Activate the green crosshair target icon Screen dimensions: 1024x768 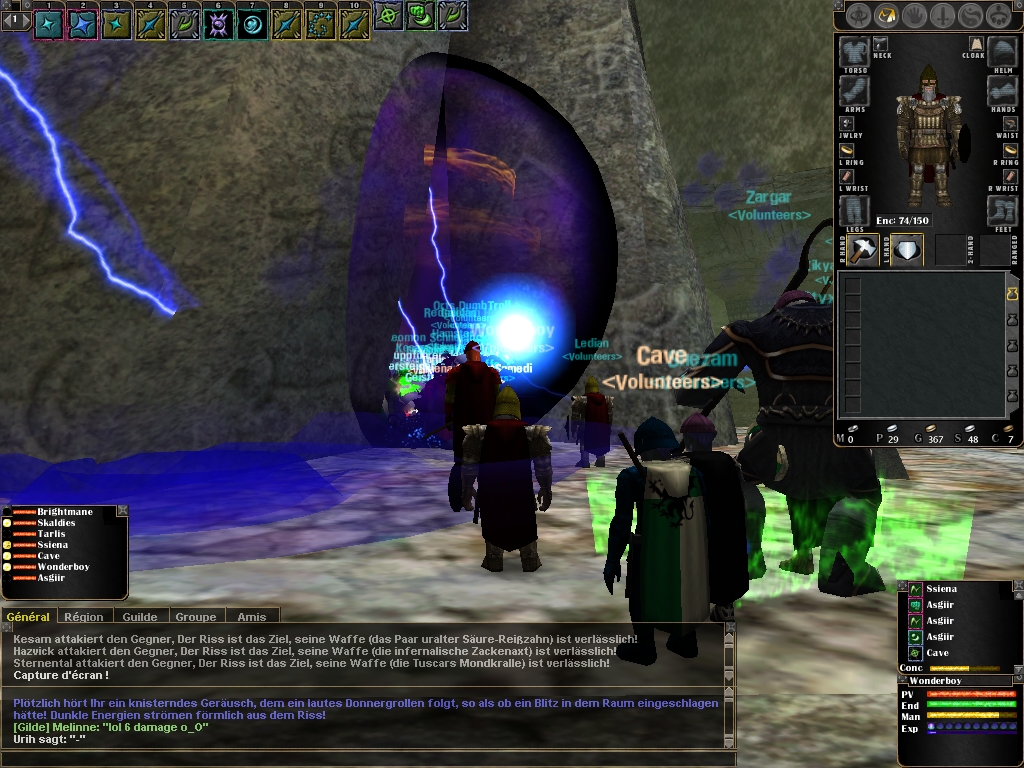pos(388,16)
